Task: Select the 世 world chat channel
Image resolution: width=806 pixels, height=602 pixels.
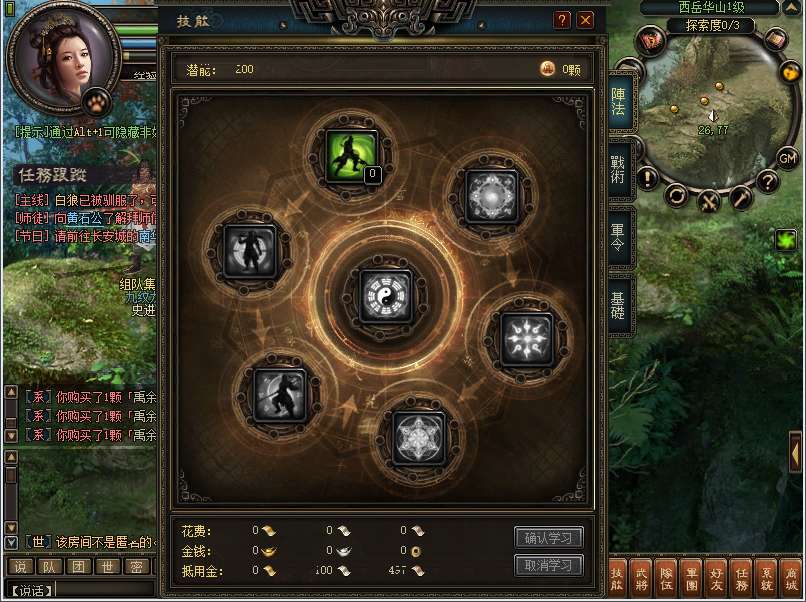Action: point(108,567)
